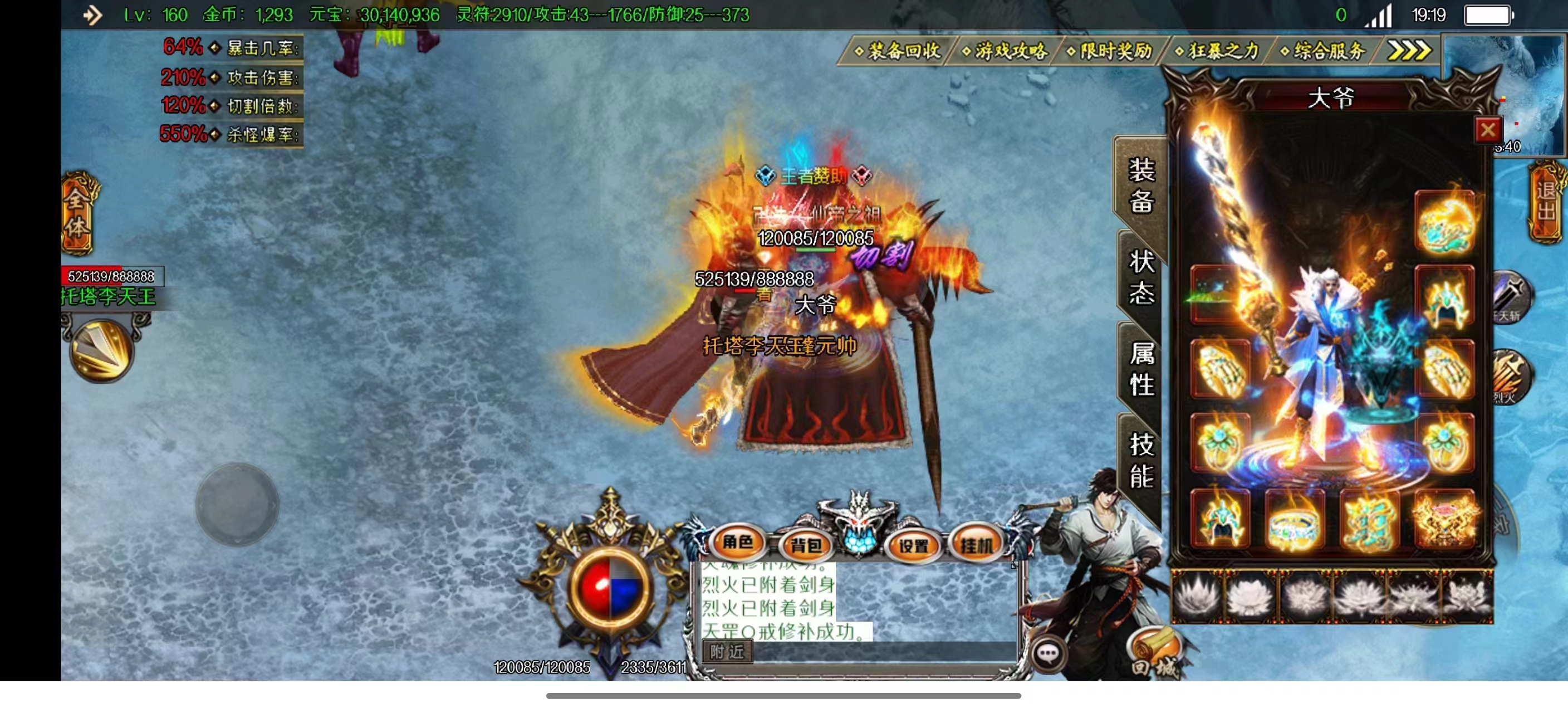Switch to the 状态 status tab

click(x=1141, y=277)
